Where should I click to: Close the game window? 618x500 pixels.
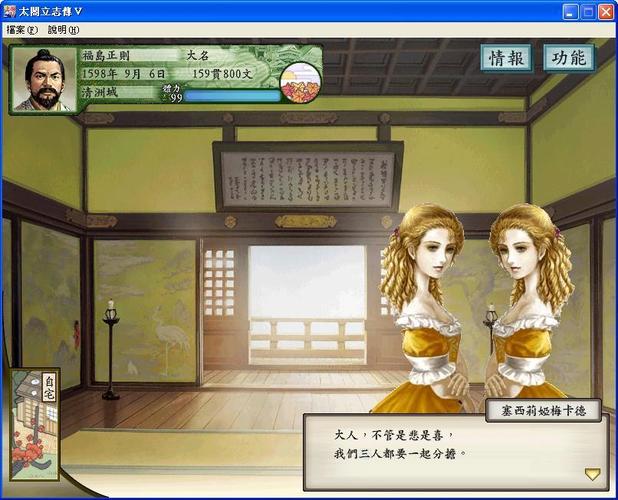click(x=605, y=11)
